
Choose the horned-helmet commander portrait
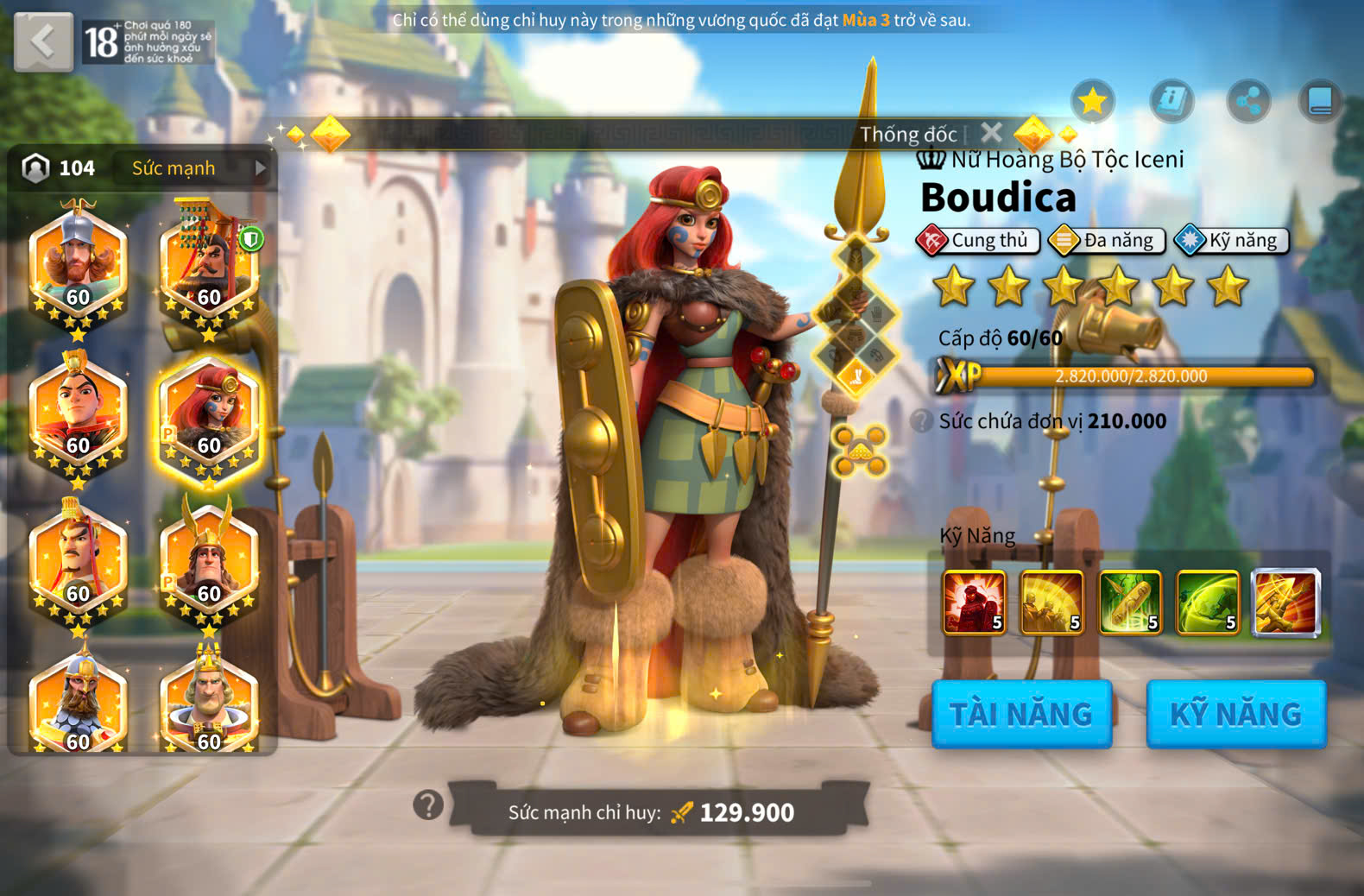pos(208,561)
